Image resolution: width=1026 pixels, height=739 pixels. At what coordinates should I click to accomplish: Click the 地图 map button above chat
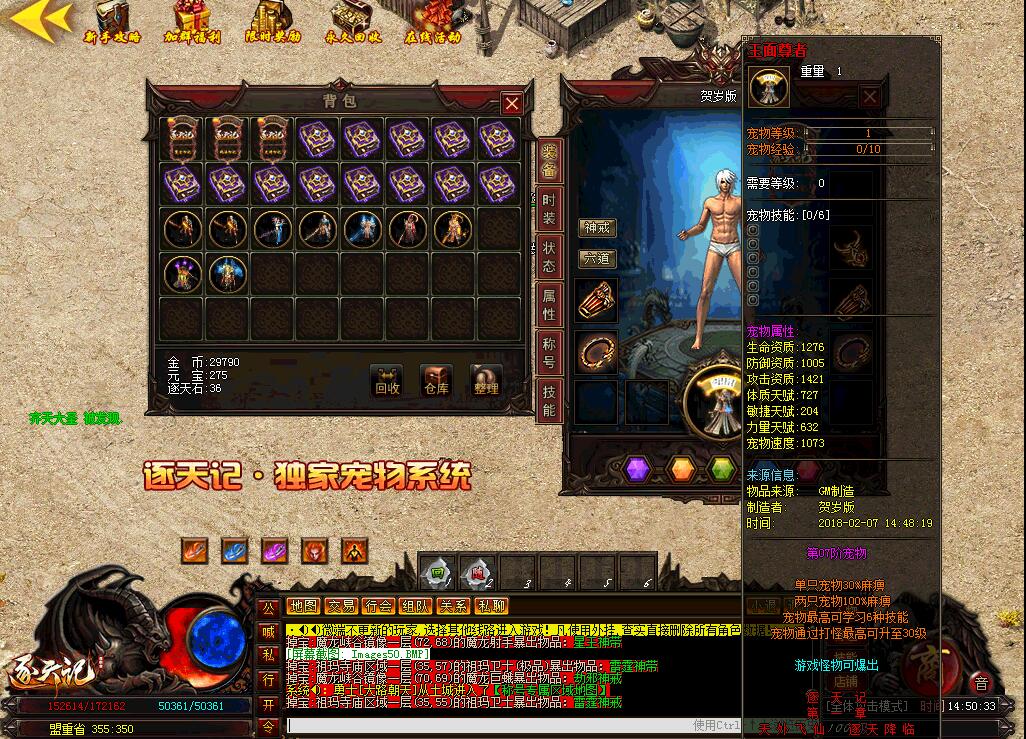[x=303, y=606]
